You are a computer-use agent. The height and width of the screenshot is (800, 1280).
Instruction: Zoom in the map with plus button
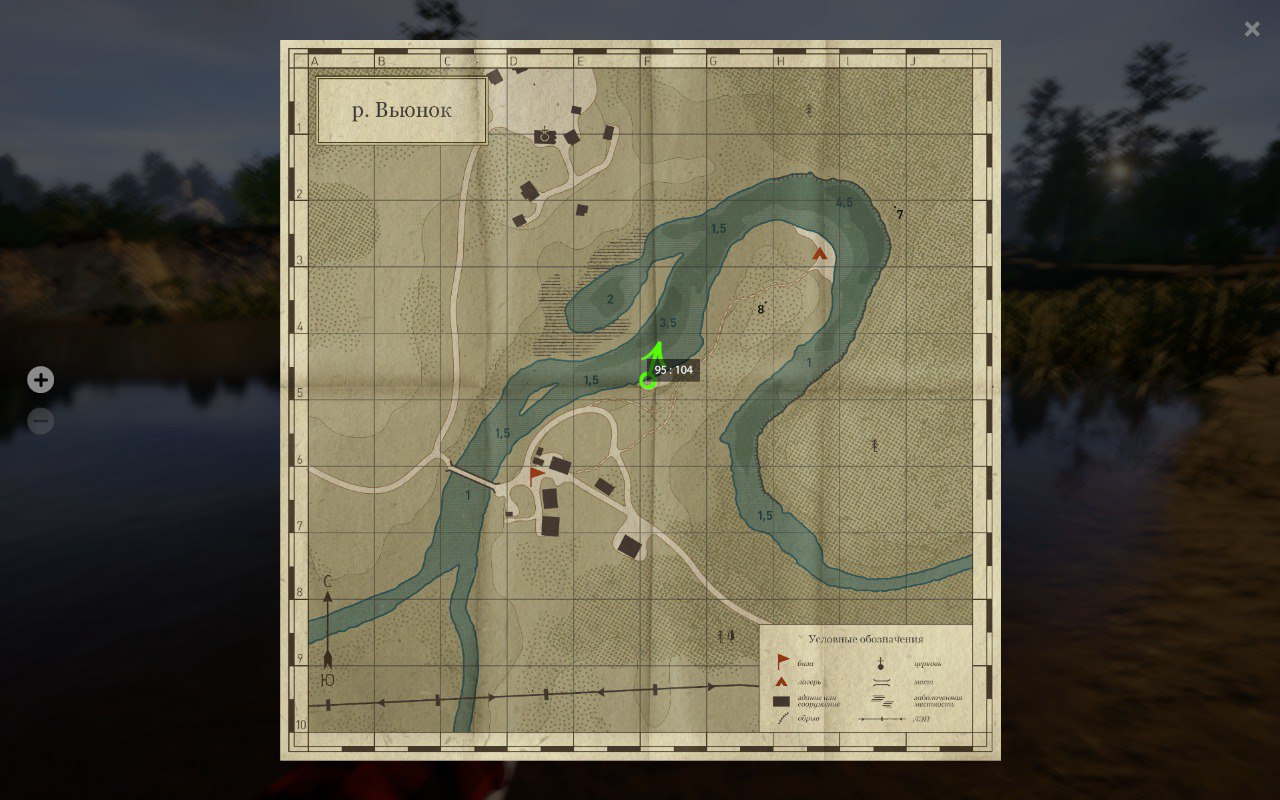41,380
